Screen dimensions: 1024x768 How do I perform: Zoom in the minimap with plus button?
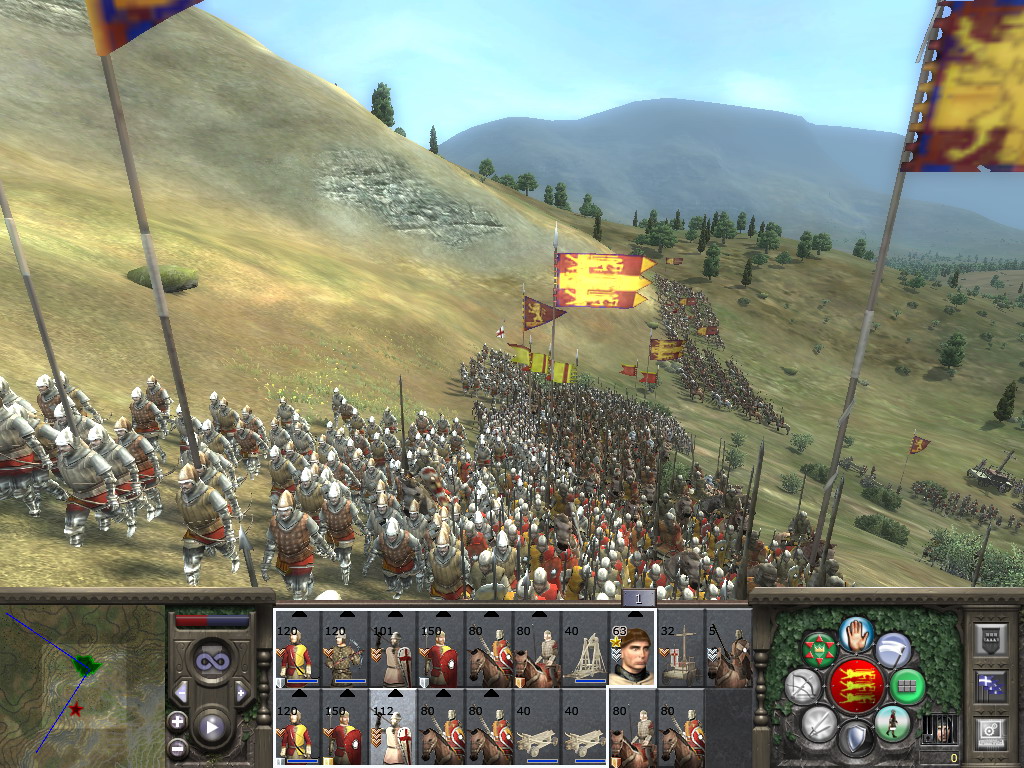click(x=178, y=721)
